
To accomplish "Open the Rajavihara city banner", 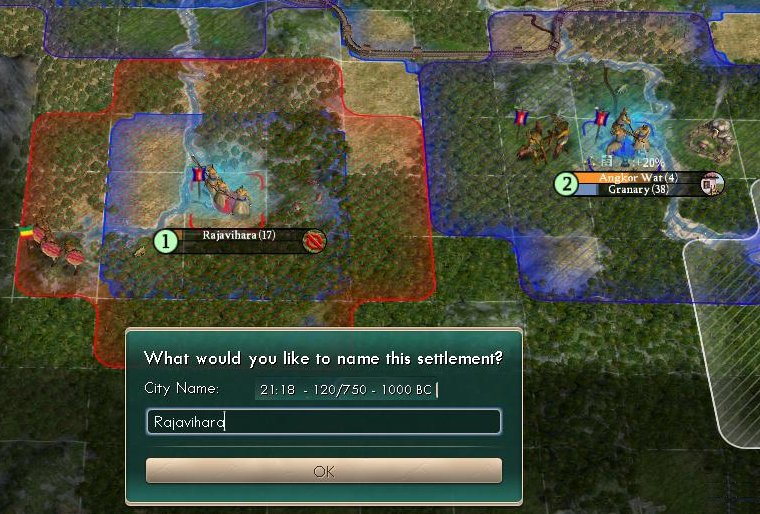I will (x=239, y=237).
